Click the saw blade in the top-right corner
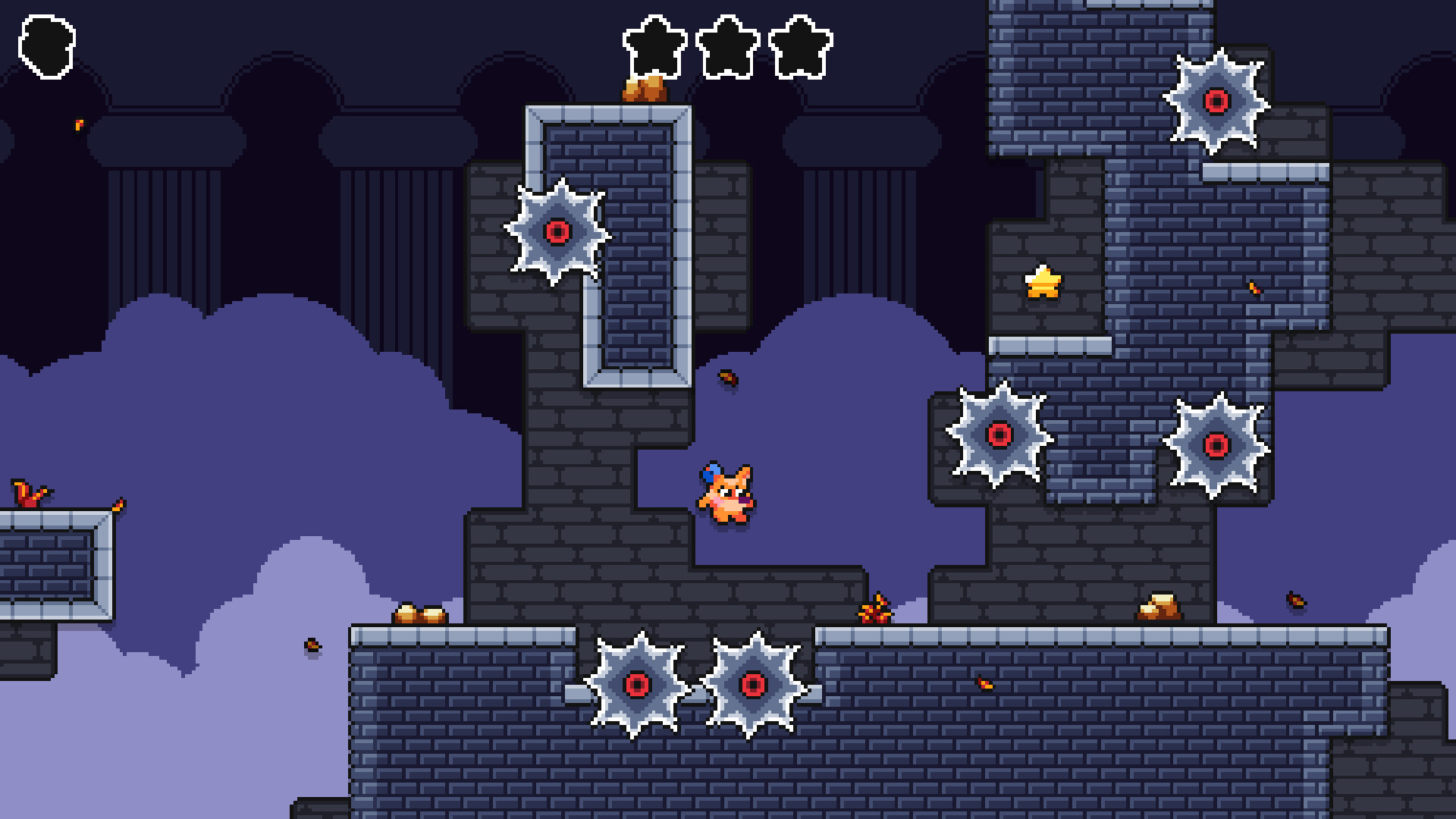This screenshot has height=819, width=1456. pyautogui.click(x=1217, y=101)
